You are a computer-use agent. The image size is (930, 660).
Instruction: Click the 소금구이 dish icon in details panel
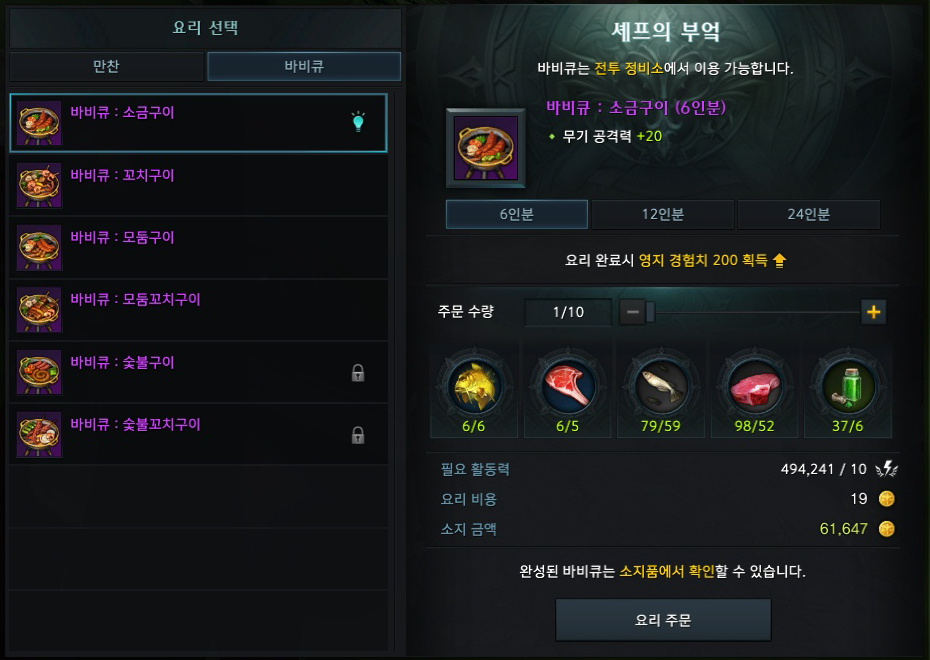coord(486,148)
